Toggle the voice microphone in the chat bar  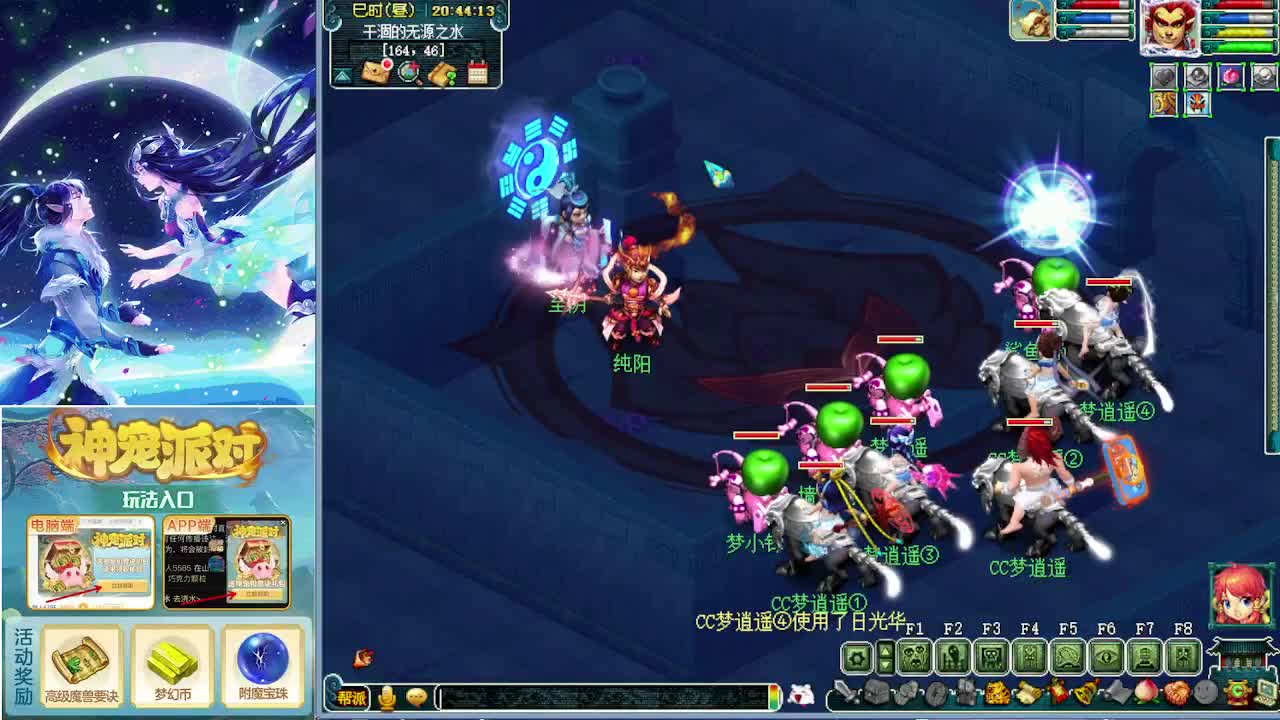pyautogui.click(x=387, y=697)
